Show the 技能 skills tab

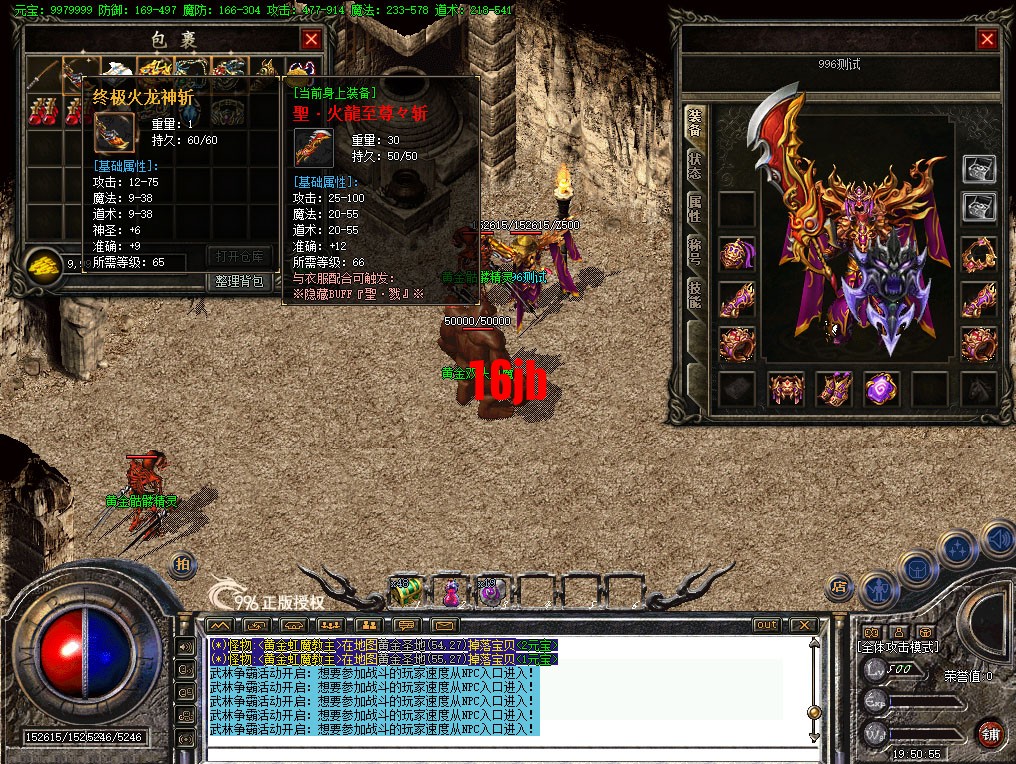tap(694, 292)
